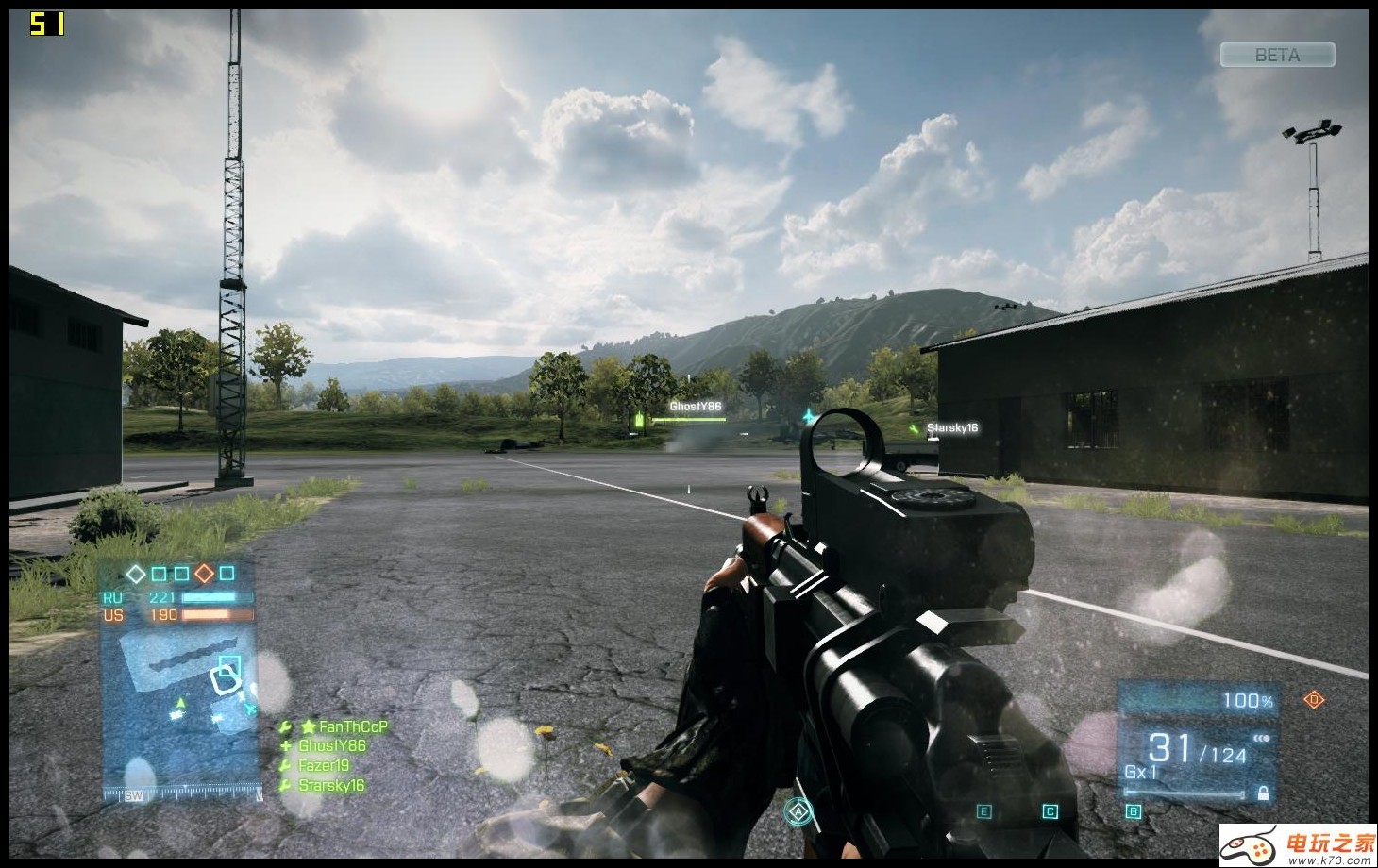This screenshot has height=868, width=1378.
Task: Select the orange diamond flag status icon
Action: pos(204,574)
